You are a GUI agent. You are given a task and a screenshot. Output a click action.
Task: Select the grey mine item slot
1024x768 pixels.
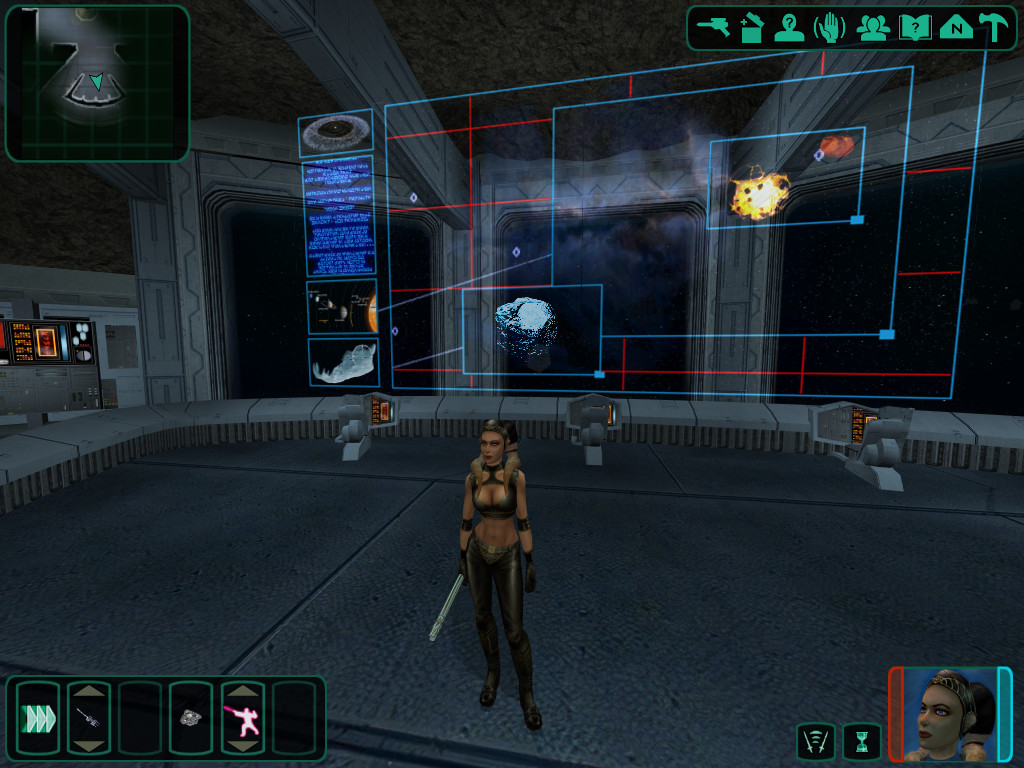[x=190, y=717]
